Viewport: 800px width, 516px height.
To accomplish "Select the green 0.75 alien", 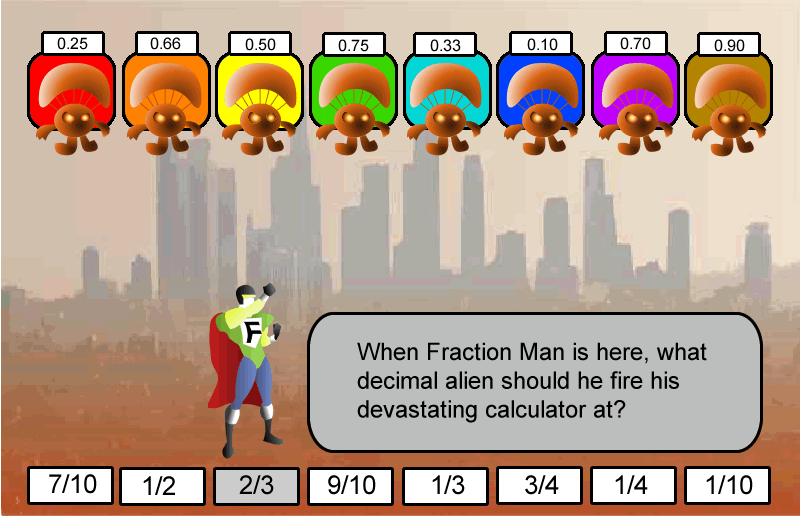I will (x=353, y=100).
